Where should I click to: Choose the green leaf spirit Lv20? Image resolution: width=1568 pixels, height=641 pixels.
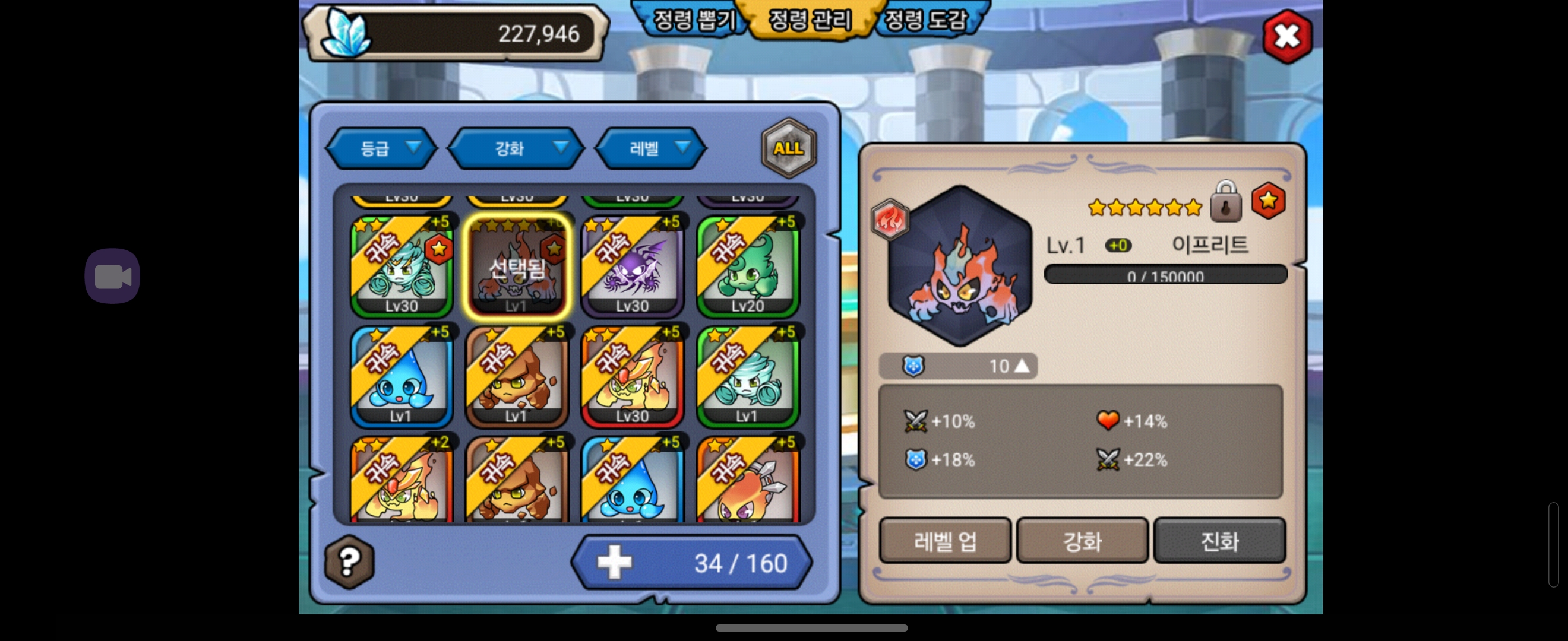click(748, 266)
